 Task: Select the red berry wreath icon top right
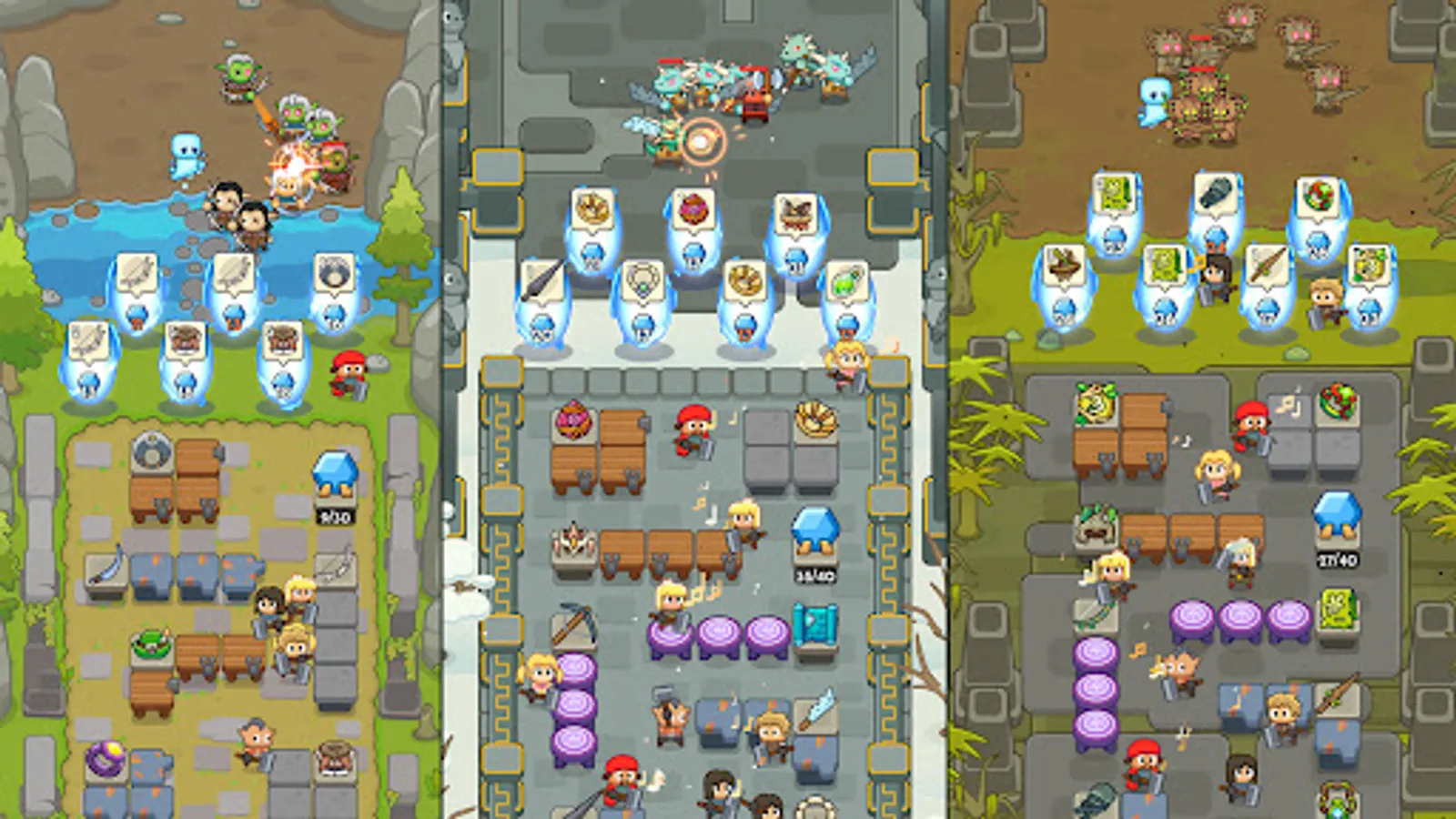[1318, 195]
